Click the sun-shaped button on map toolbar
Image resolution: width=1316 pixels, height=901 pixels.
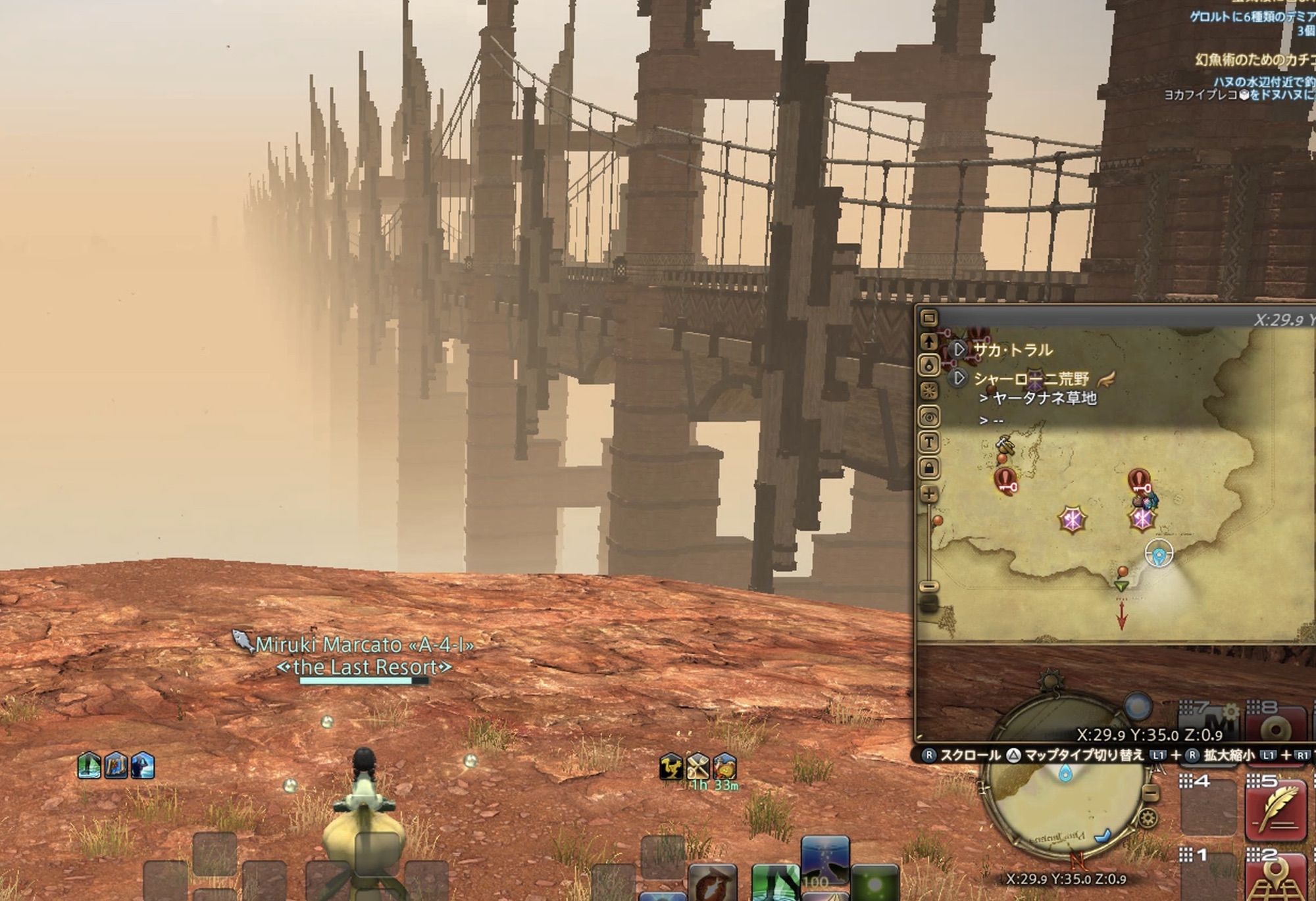pos(929,391)
